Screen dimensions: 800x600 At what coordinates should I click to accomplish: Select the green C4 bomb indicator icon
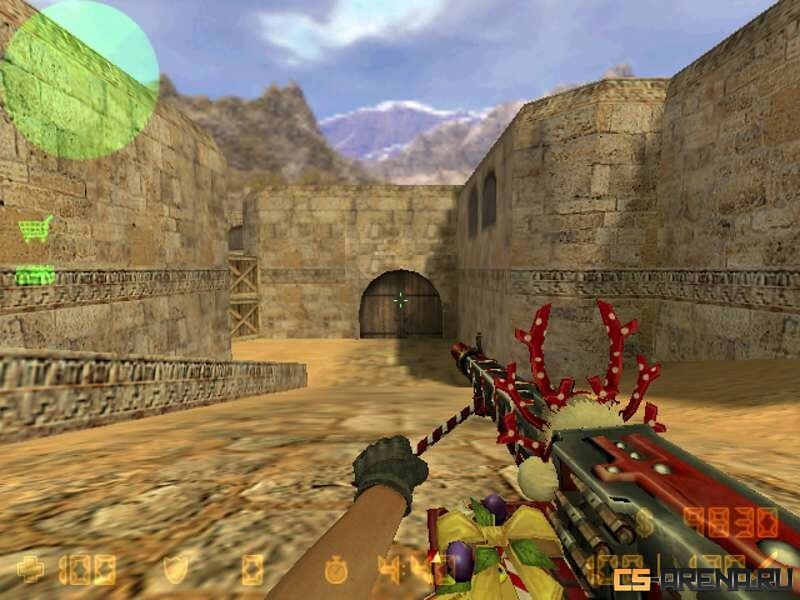coord(35,274)
